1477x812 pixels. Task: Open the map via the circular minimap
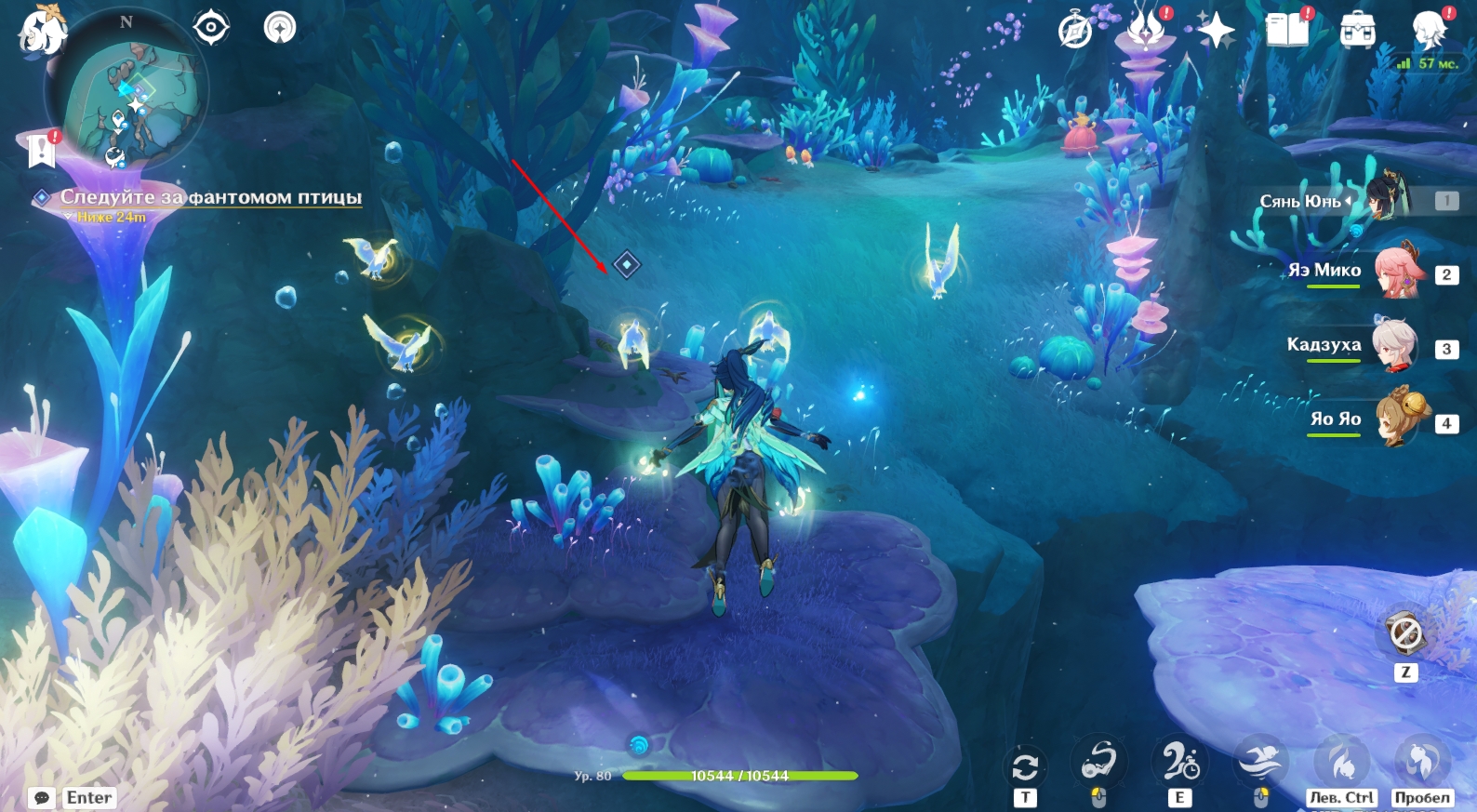point(127,91)
